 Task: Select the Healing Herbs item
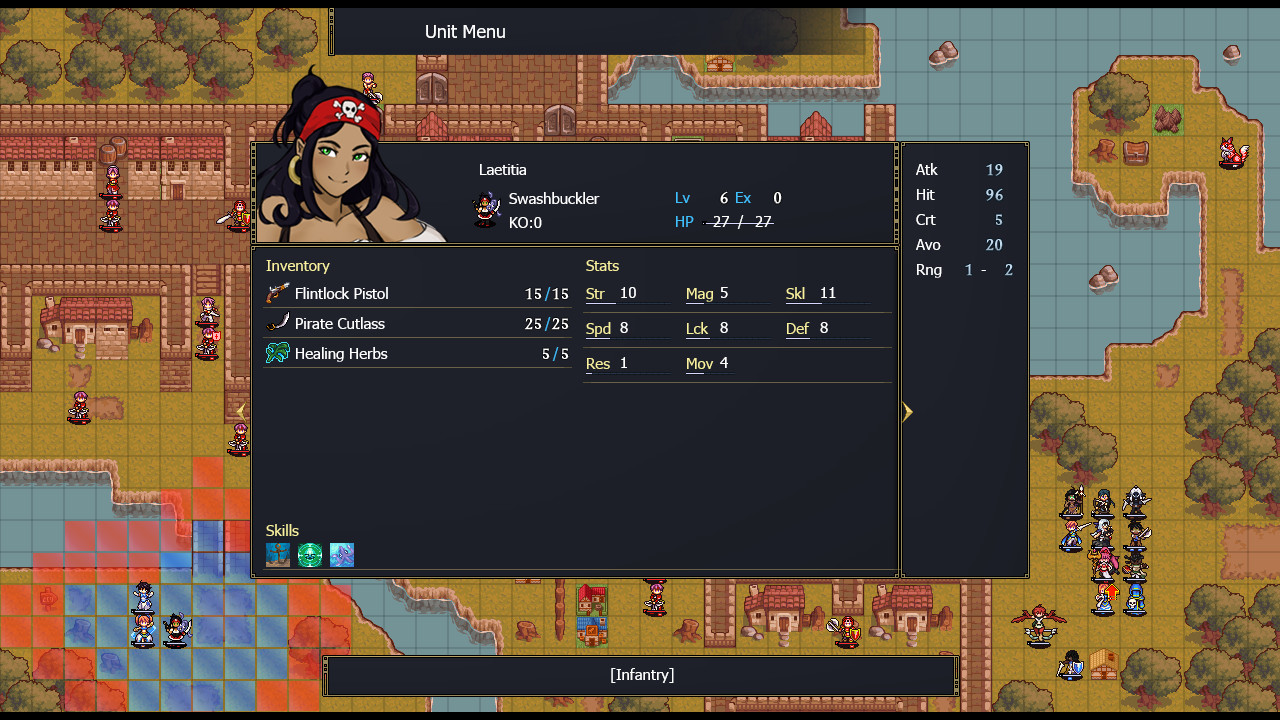[x=340, y=354]
